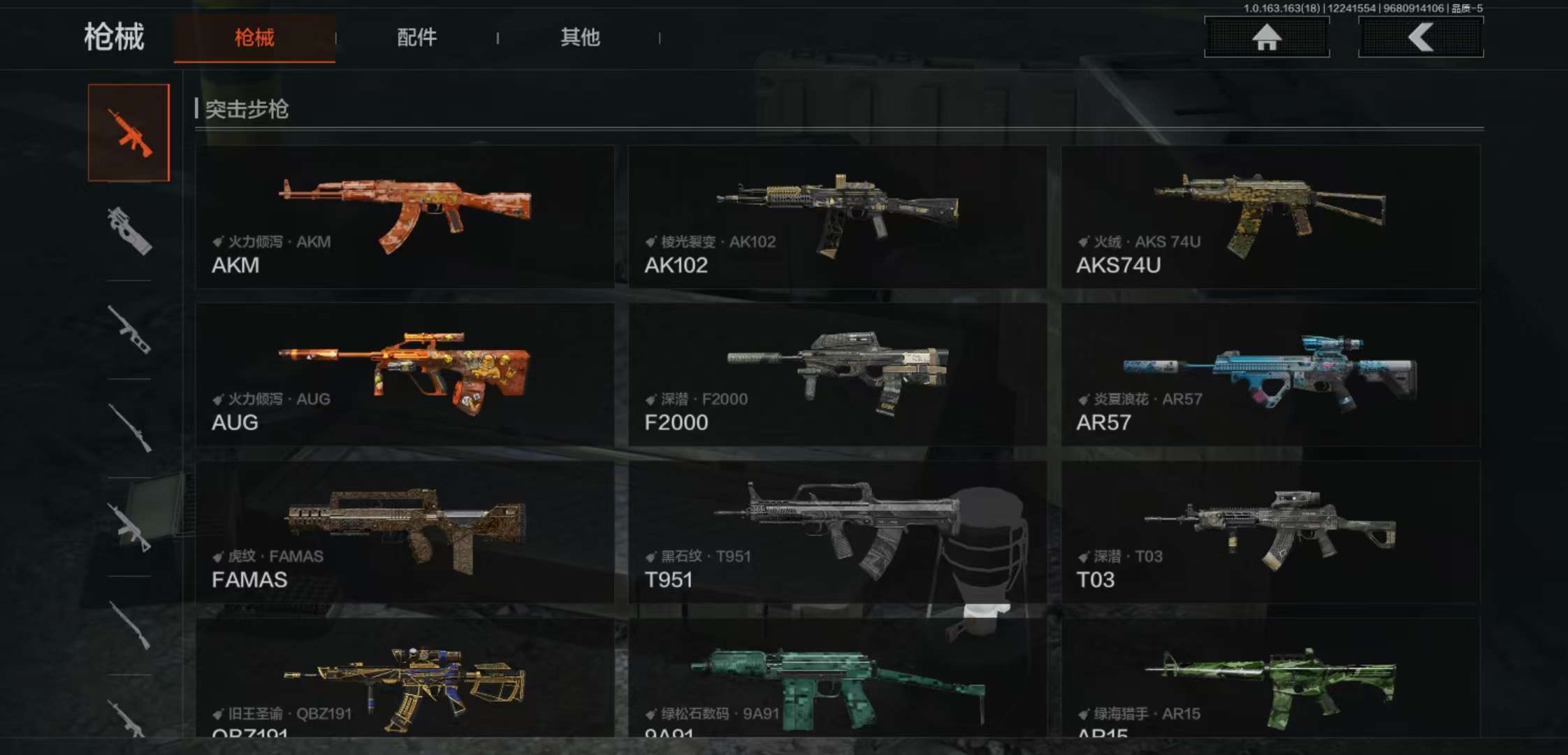Choose the AK102 weapon tile

(x=837, y=217)
